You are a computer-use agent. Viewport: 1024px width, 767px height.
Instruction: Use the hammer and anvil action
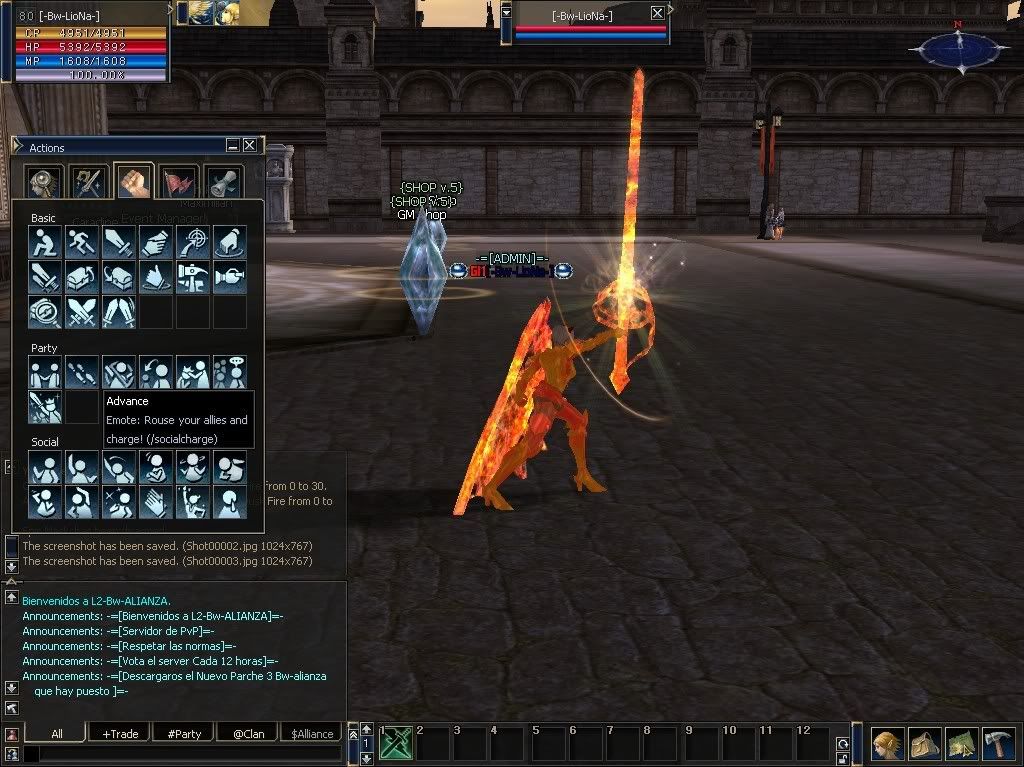(x=192, y=277)
